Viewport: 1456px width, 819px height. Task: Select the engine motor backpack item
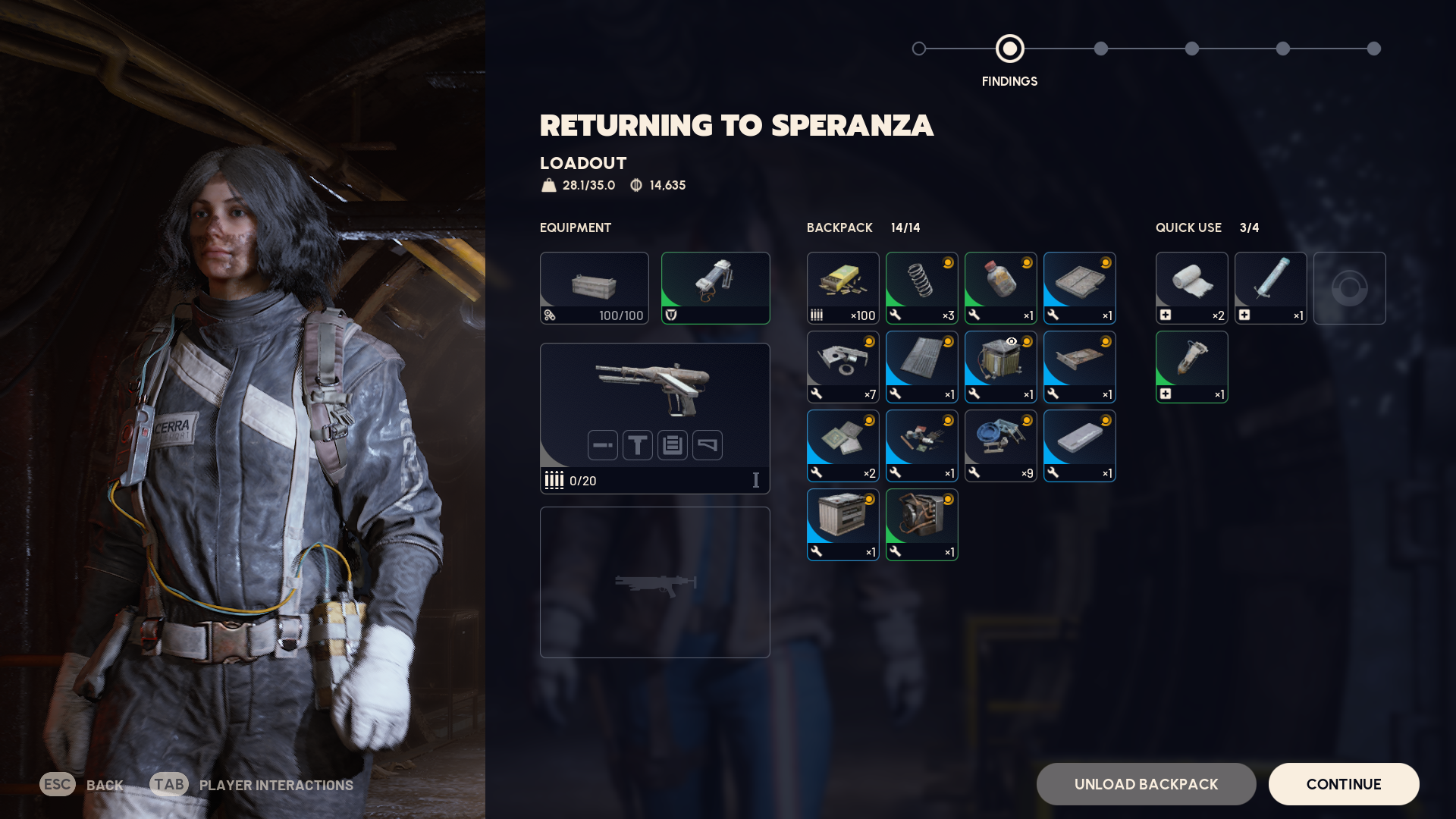(x=921, y=525)
